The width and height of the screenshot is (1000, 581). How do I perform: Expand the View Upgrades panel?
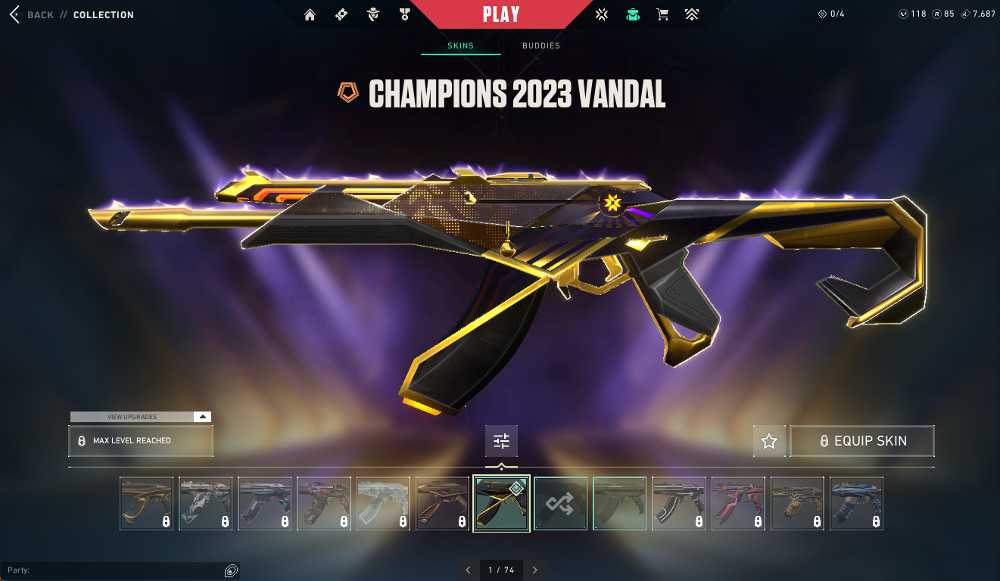coord(140,416)
